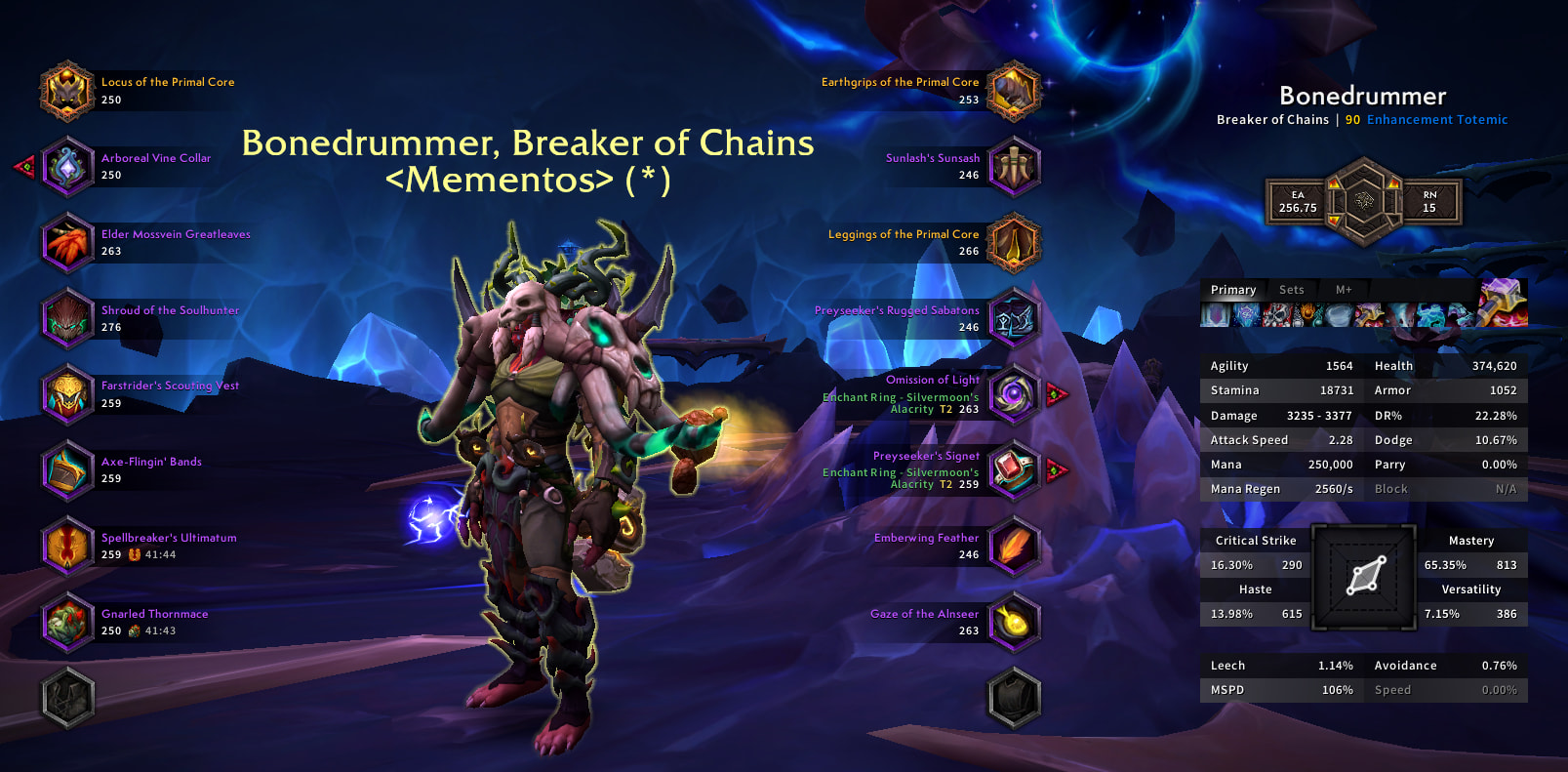Viewport: 1568px width, 772px height.
Task: Select the Emberwing Feather trinket
Action: (x=1014, y=546)
